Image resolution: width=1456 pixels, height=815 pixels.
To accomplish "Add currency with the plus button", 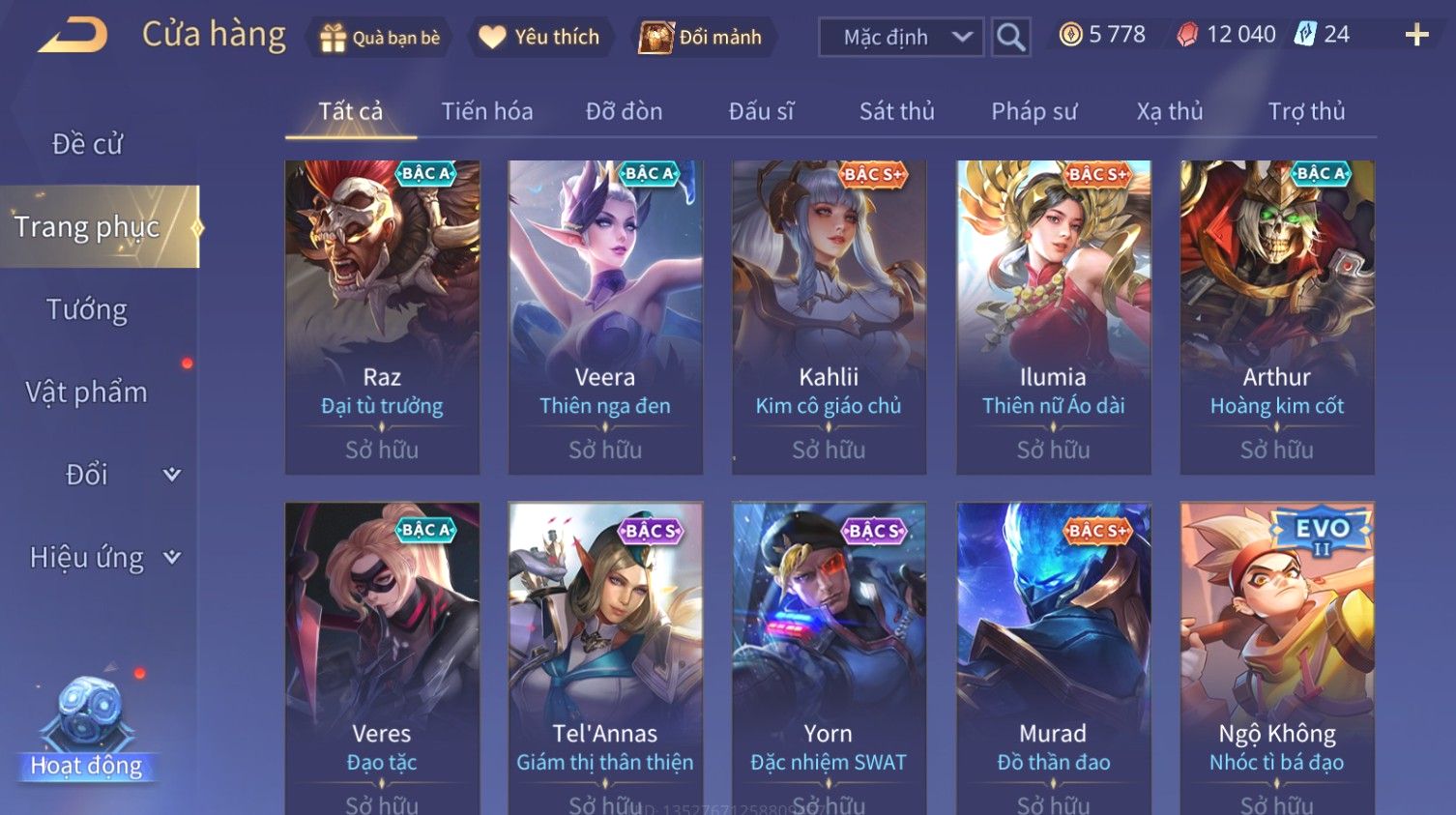I will click(x=1416, y=36).
